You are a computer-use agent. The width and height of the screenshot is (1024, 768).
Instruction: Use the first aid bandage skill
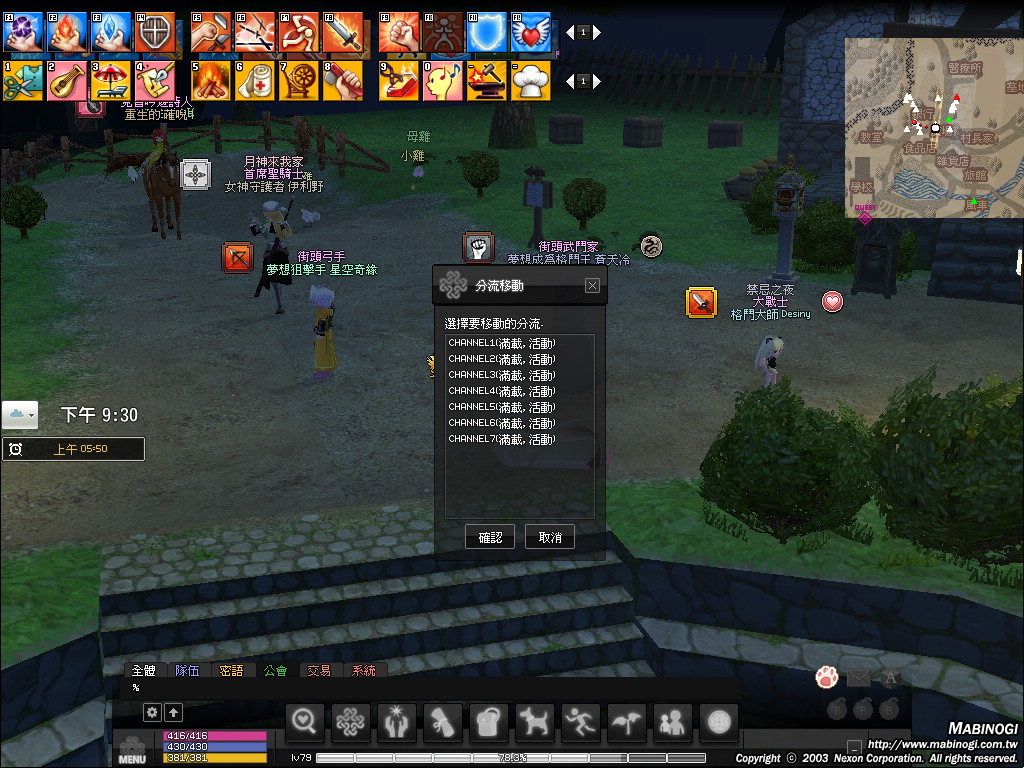pyautogui.click(x=254, y=80)
